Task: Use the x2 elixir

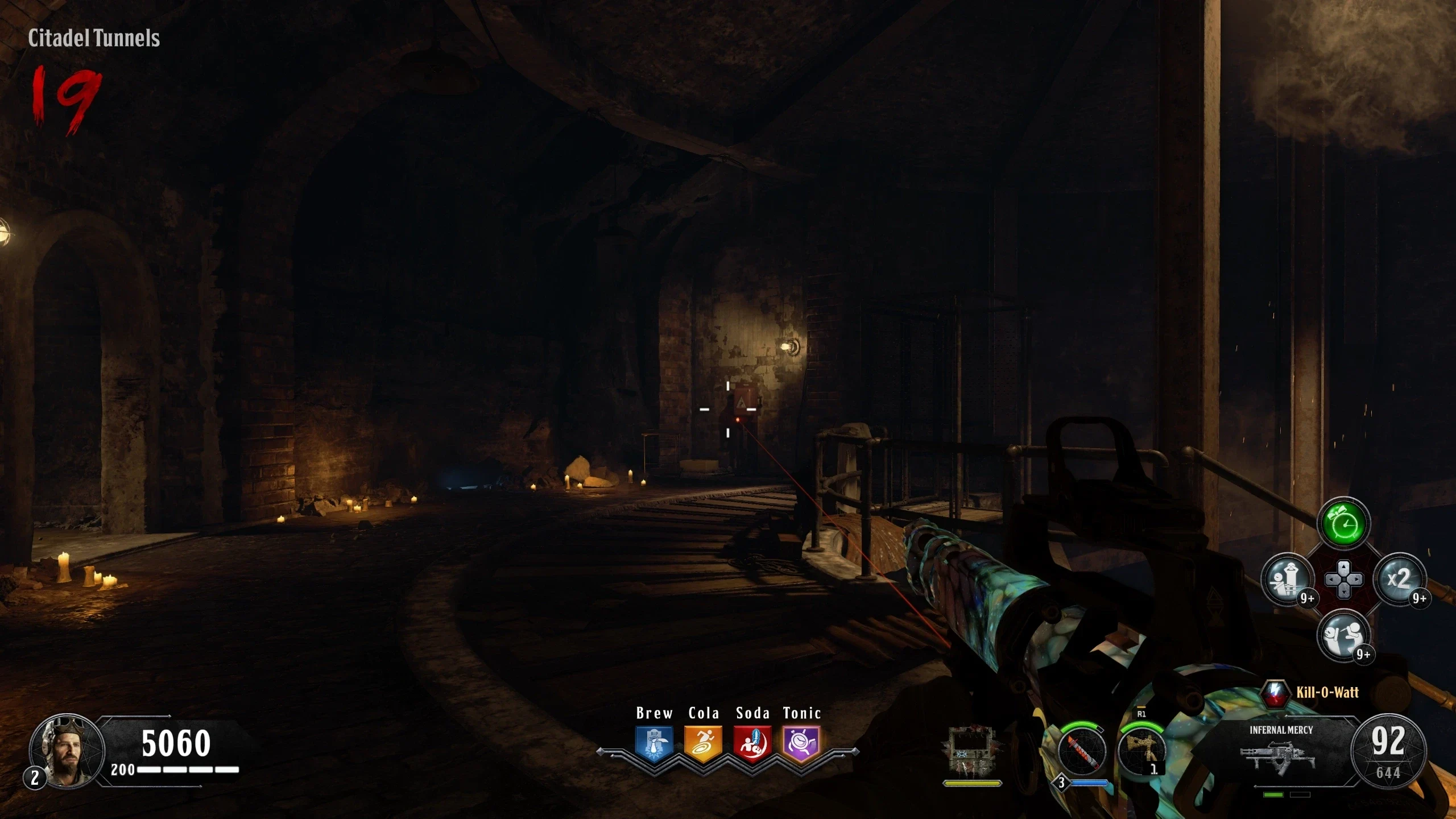Action: (x=1399, y=580)
